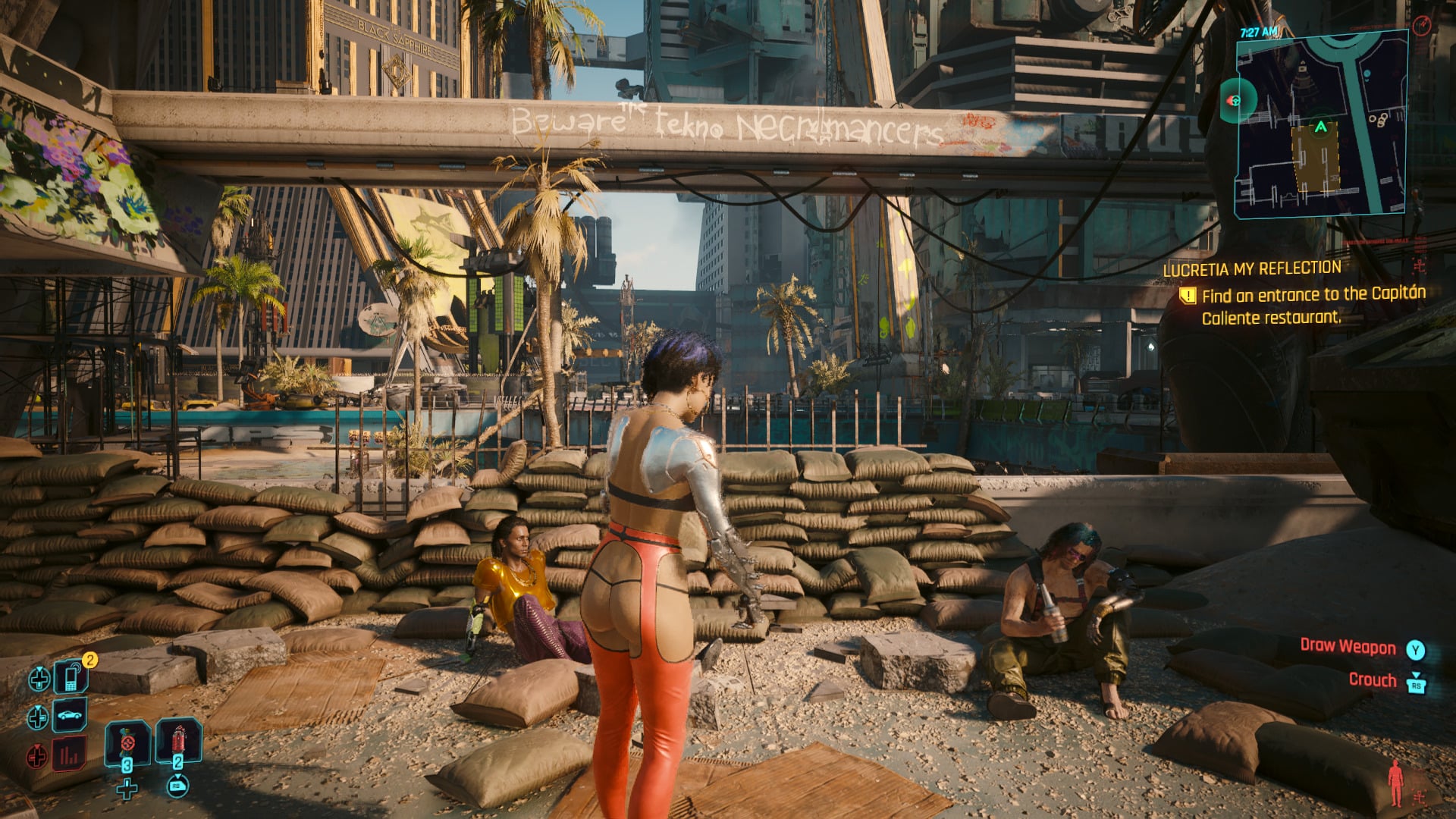Select the vehicle marker on the minimap
The width and height of the screenshot is (1456, 819).
[x=1235, y=101]
